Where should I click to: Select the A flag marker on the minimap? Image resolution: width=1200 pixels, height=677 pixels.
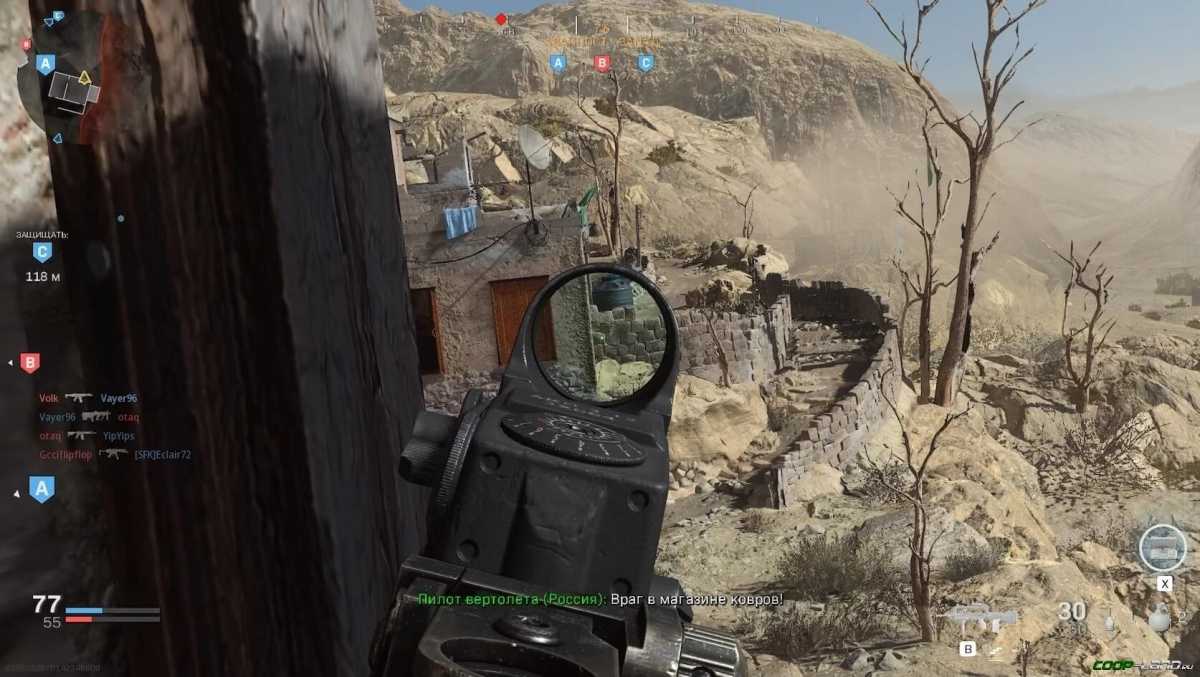coord(44,64)
